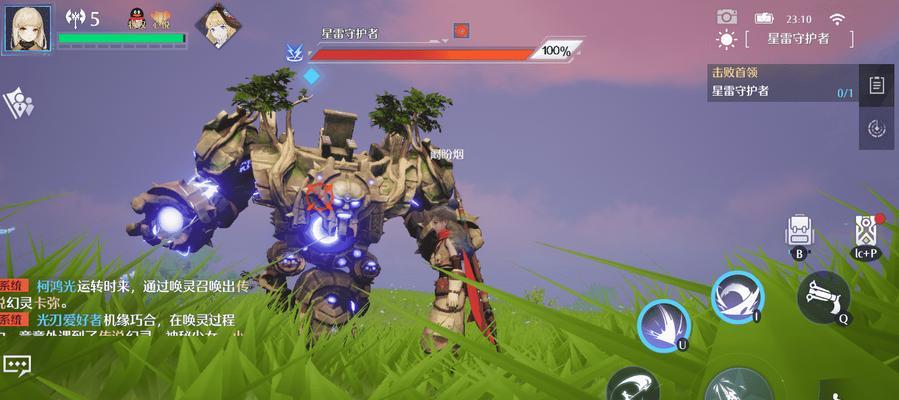
Task: Open the chat speech-bubble button
Action: click(x=16, y=366)
